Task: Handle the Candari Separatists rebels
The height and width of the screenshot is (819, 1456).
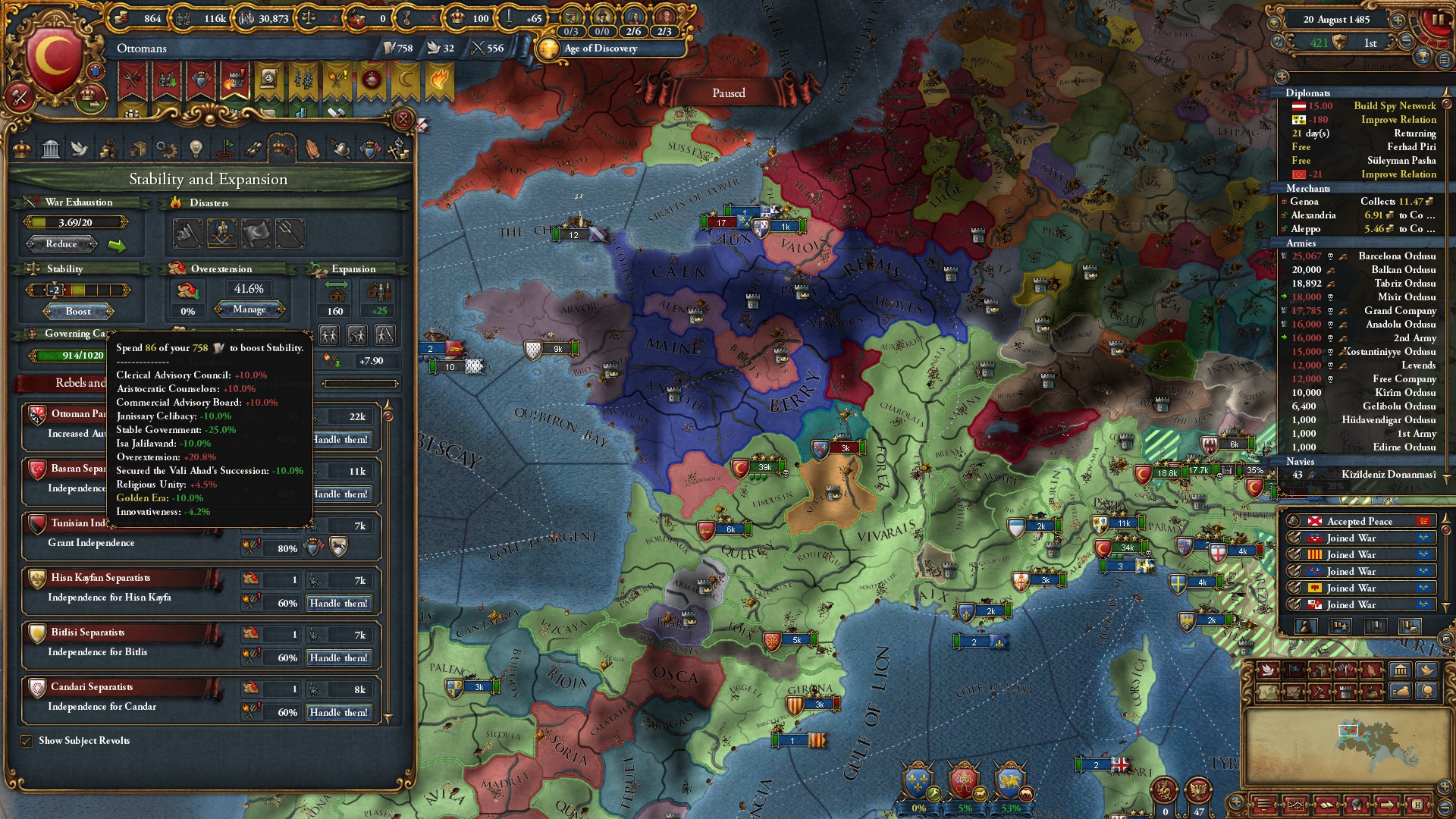Action: point(338,713)
